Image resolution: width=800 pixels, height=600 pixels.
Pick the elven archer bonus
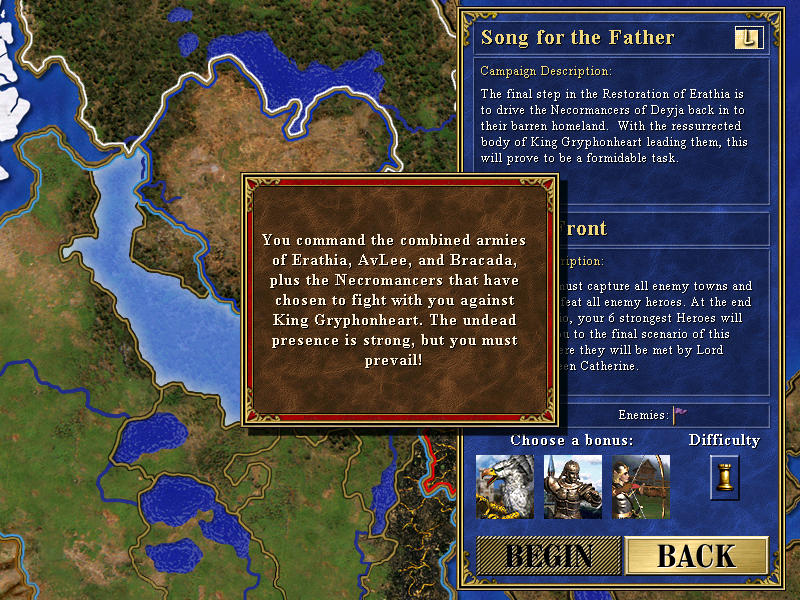(641, 486)
